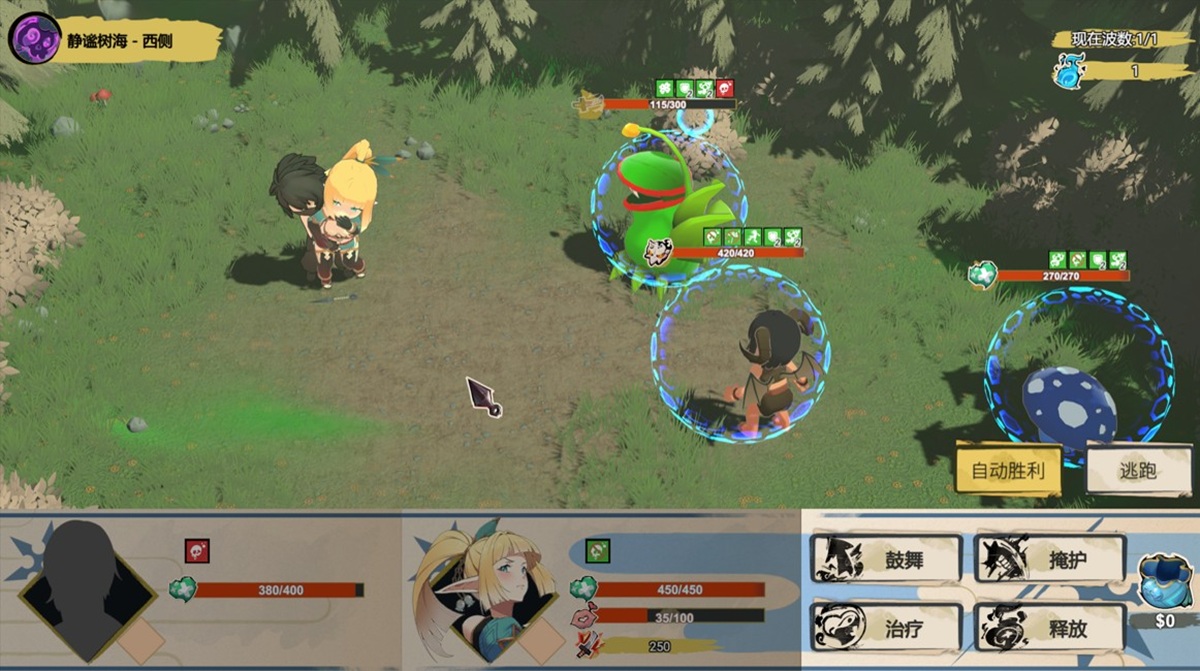Inspect the red skull debuff on silhouetted ally
The width and height of the screenshot is (1200, 671).
(196, 550)
